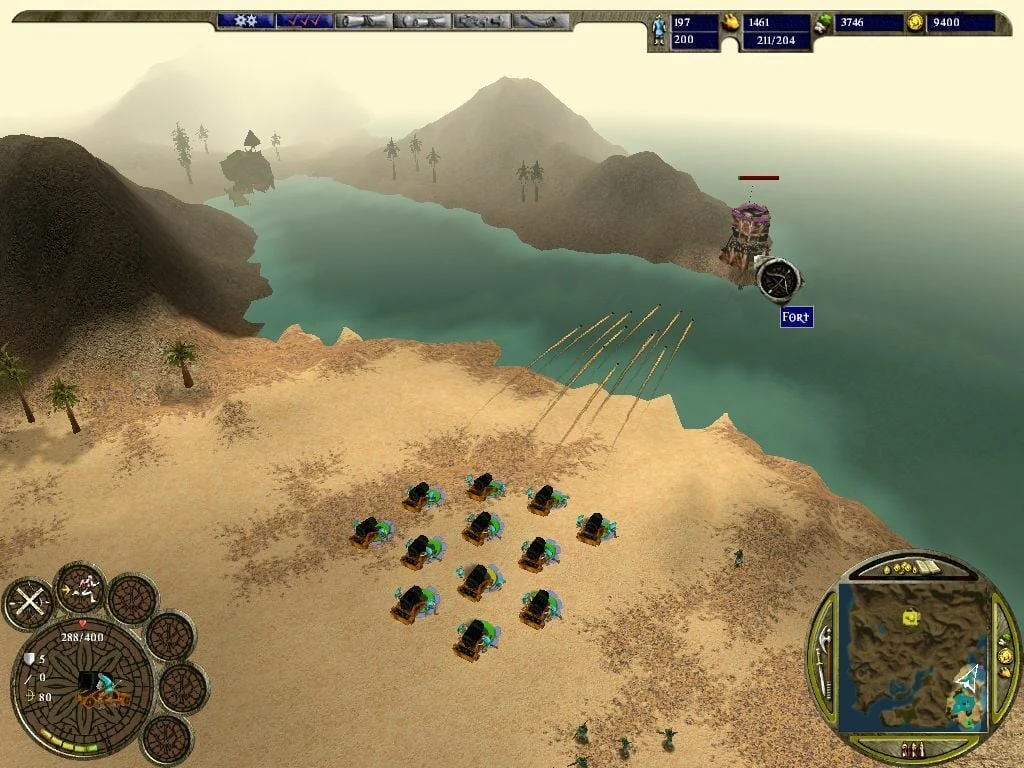Open the book panel above the minimap

[x=927, y=568]
